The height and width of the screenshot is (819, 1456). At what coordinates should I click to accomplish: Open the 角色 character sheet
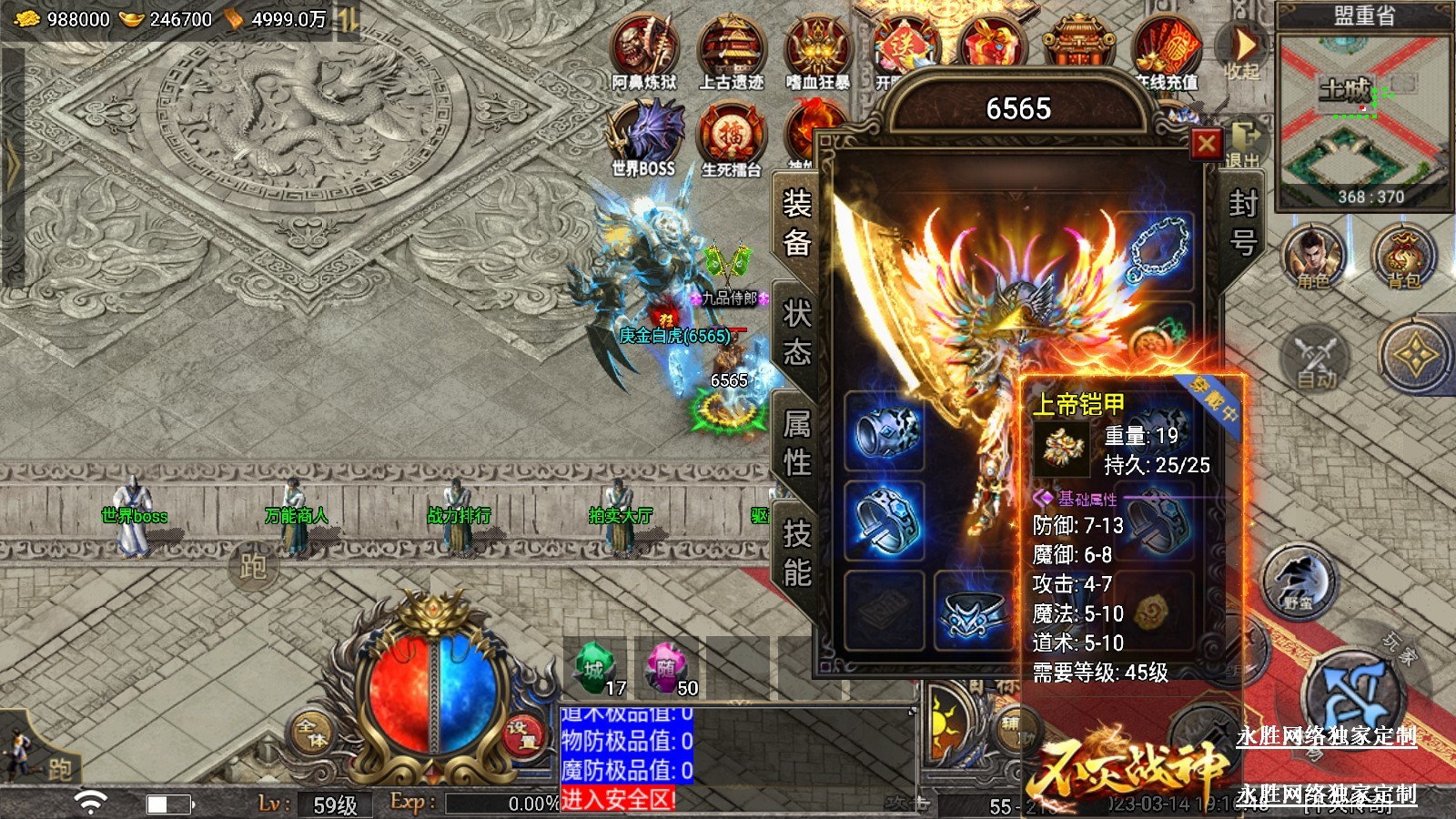1312,258
